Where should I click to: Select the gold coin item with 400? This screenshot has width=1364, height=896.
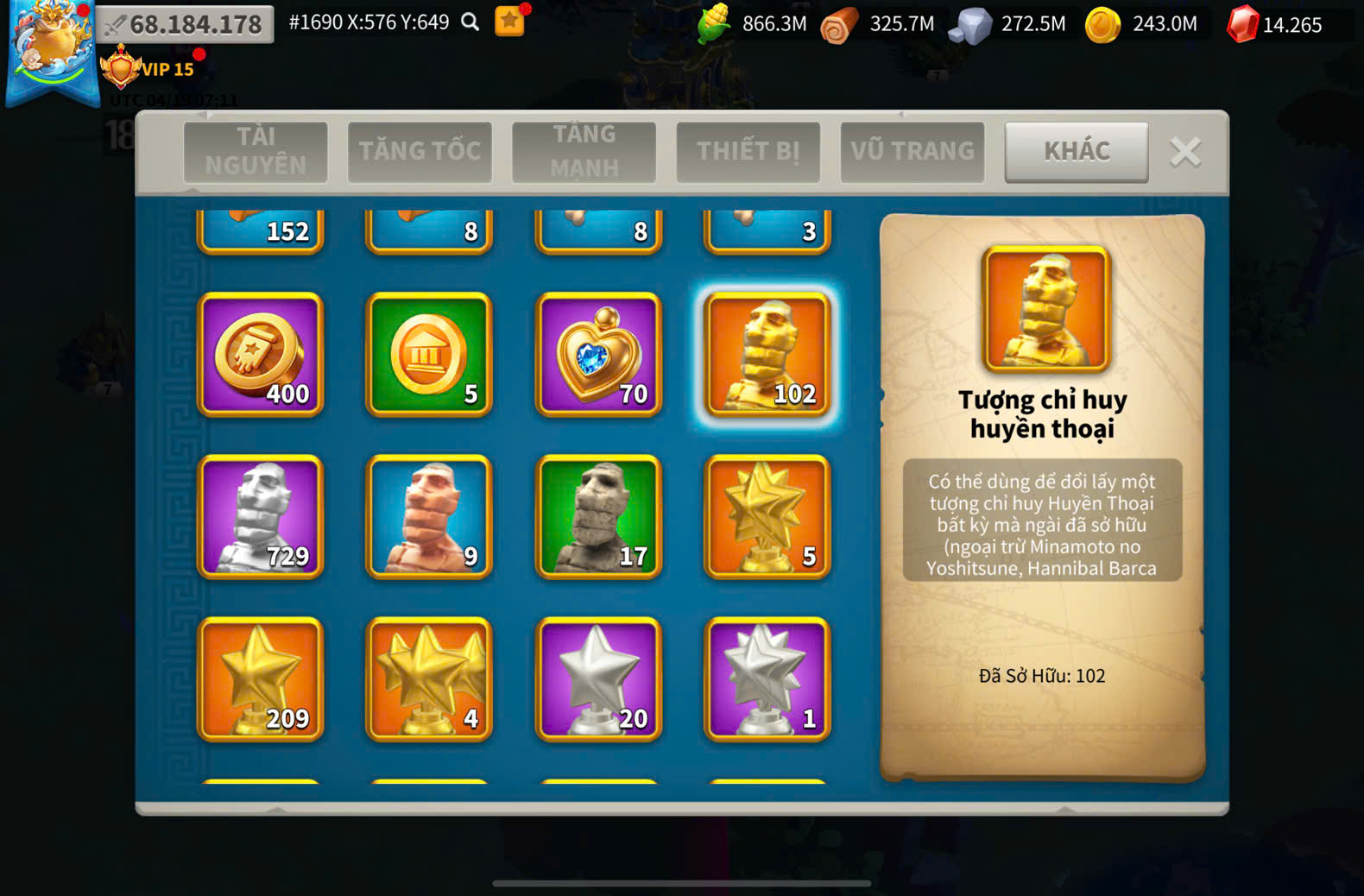coord(260,354)
